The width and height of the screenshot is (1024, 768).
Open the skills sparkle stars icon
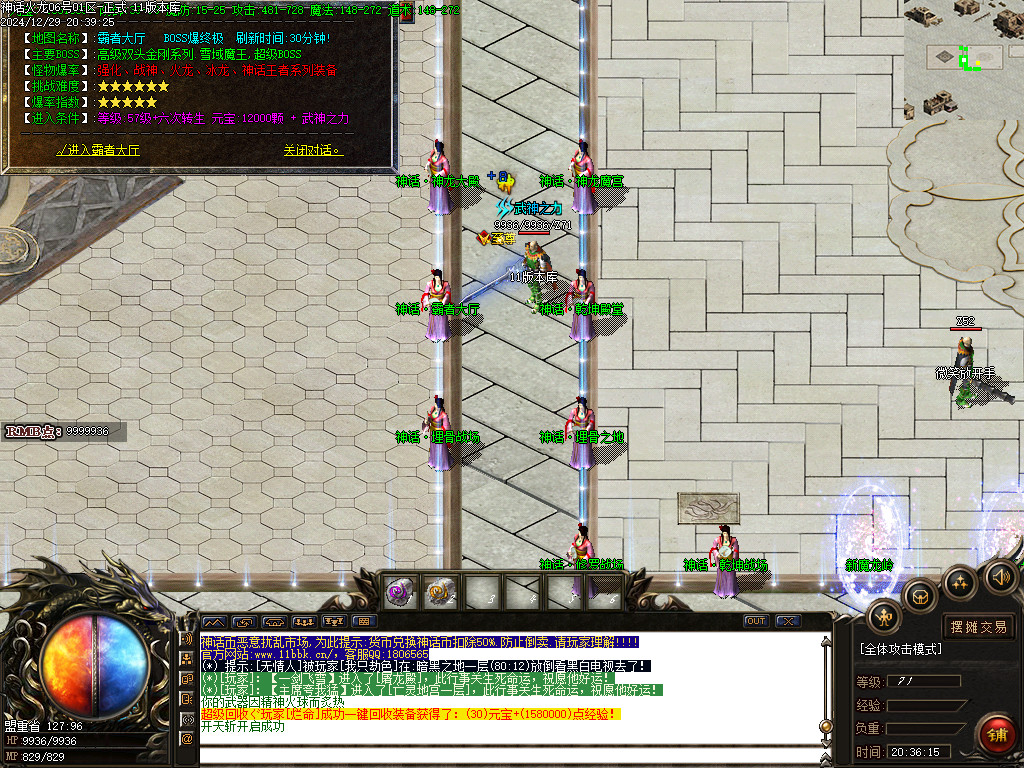pos(960,581)
